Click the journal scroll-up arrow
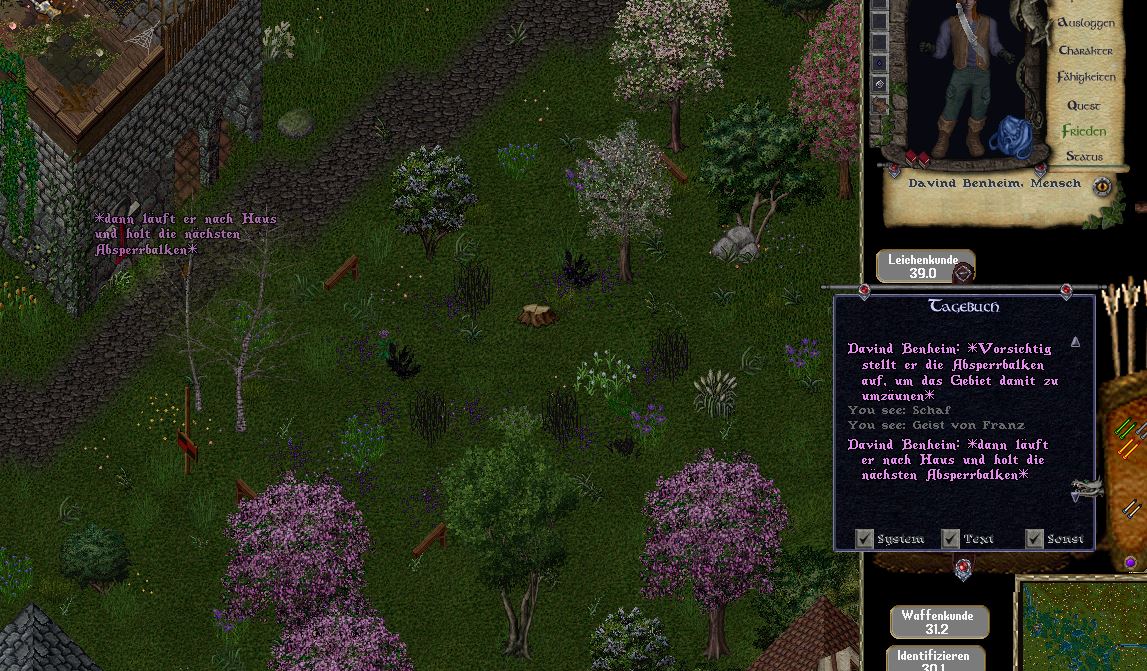 click(x=1075, y=342)
